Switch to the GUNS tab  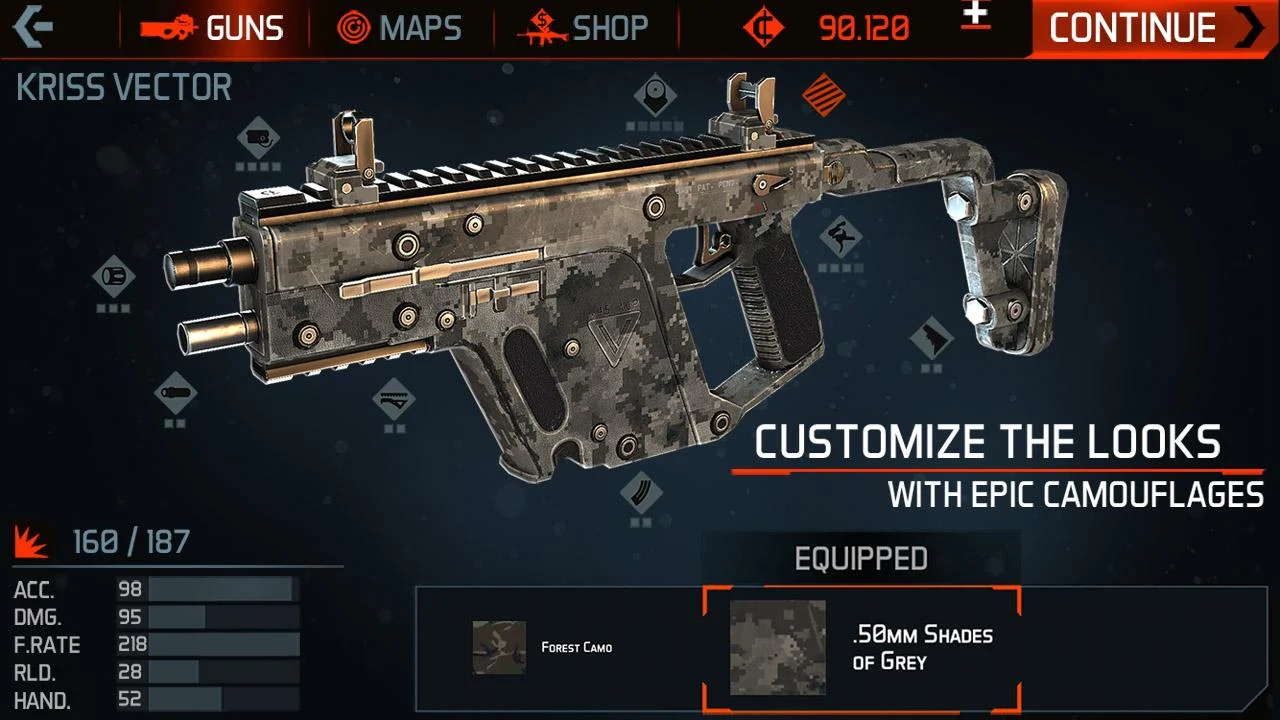coord(214,28)
